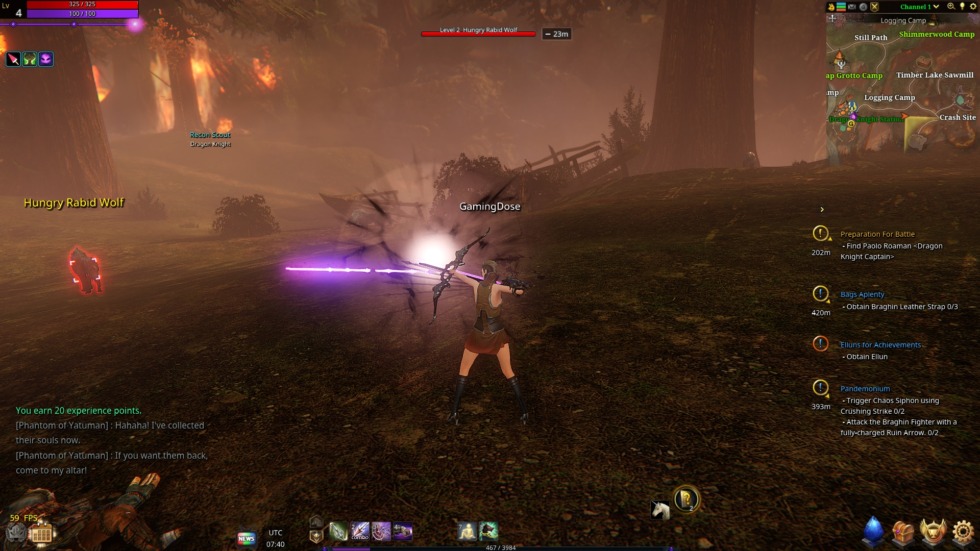
Task: Open the blue crystal shop icon
Action: (x=874, y=530)
